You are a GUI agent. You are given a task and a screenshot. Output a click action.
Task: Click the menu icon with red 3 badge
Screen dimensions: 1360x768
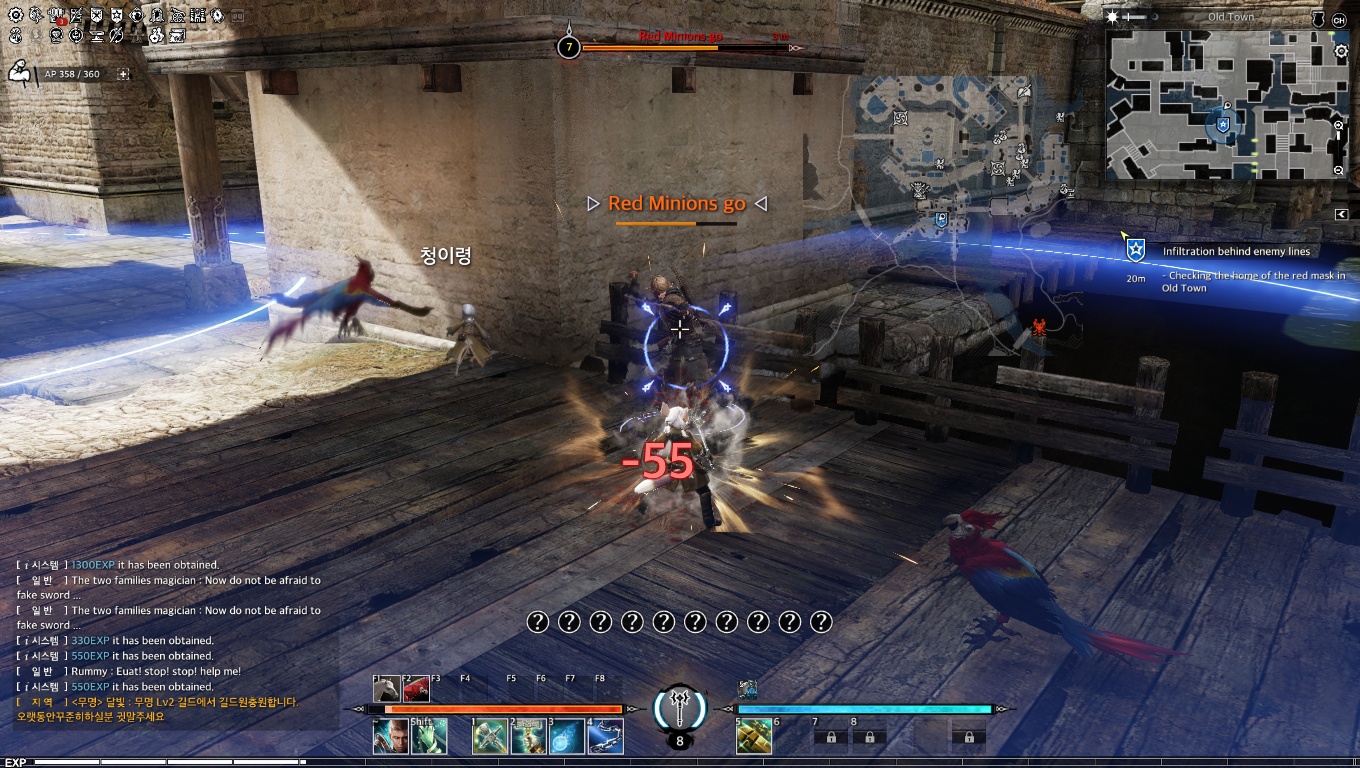(x=56, y=16)
